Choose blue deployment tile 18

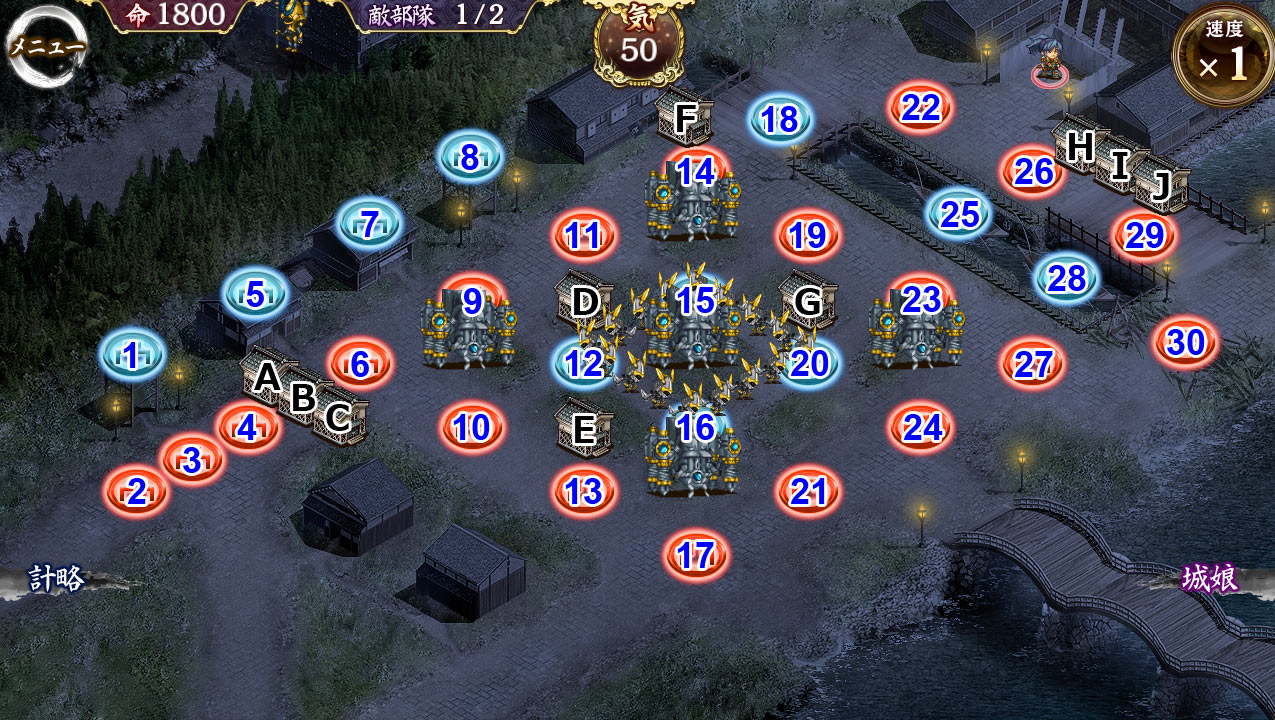(x=780, y=120)
